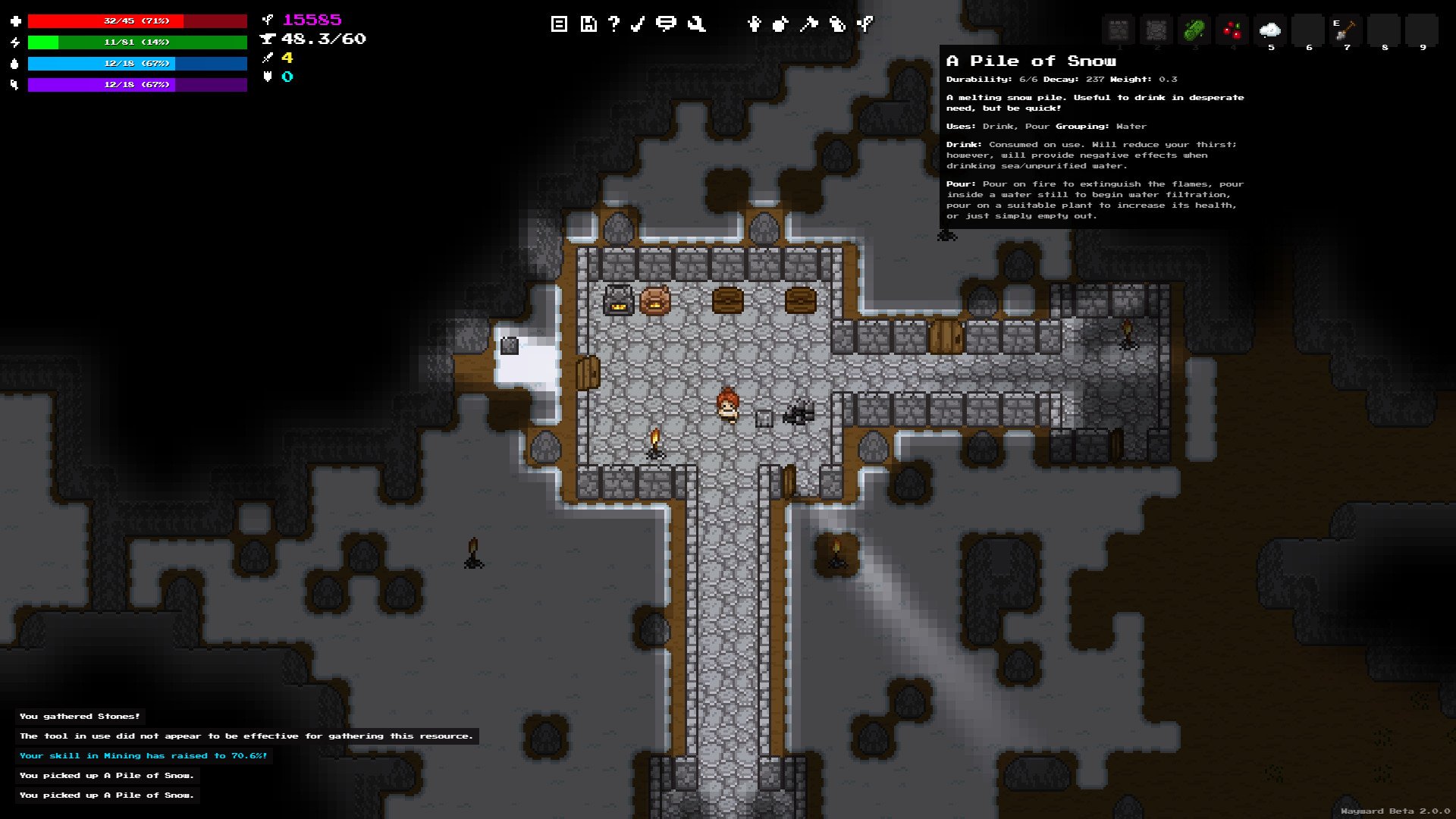Open Options with the wrench icon
Image resolution: width=1456 pixels, height=819 pixels.
(695, 24)
